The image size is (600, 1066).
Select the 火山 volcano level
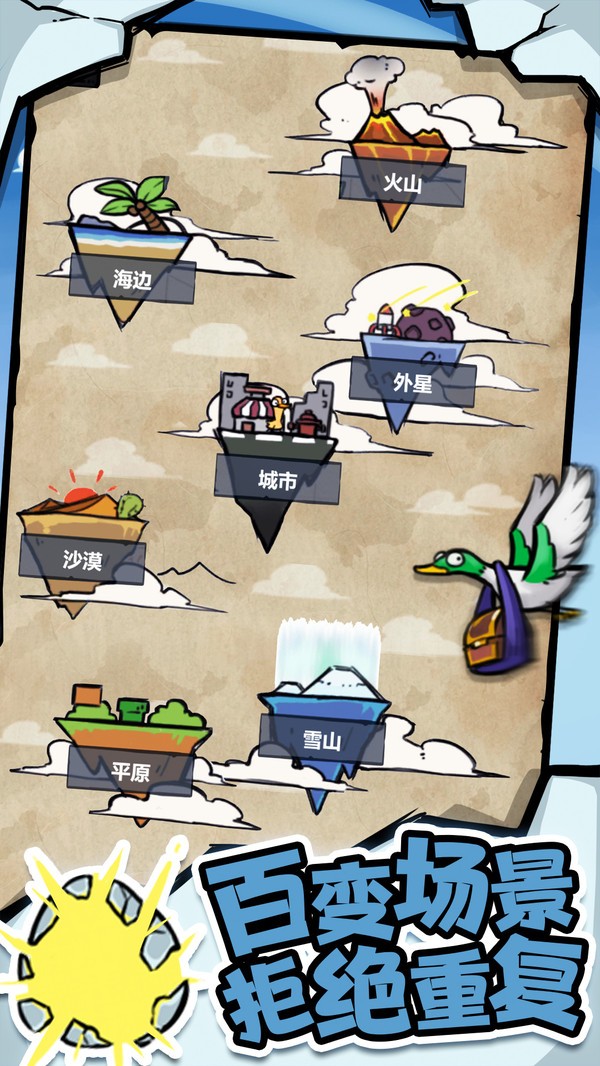click(402, 182)
